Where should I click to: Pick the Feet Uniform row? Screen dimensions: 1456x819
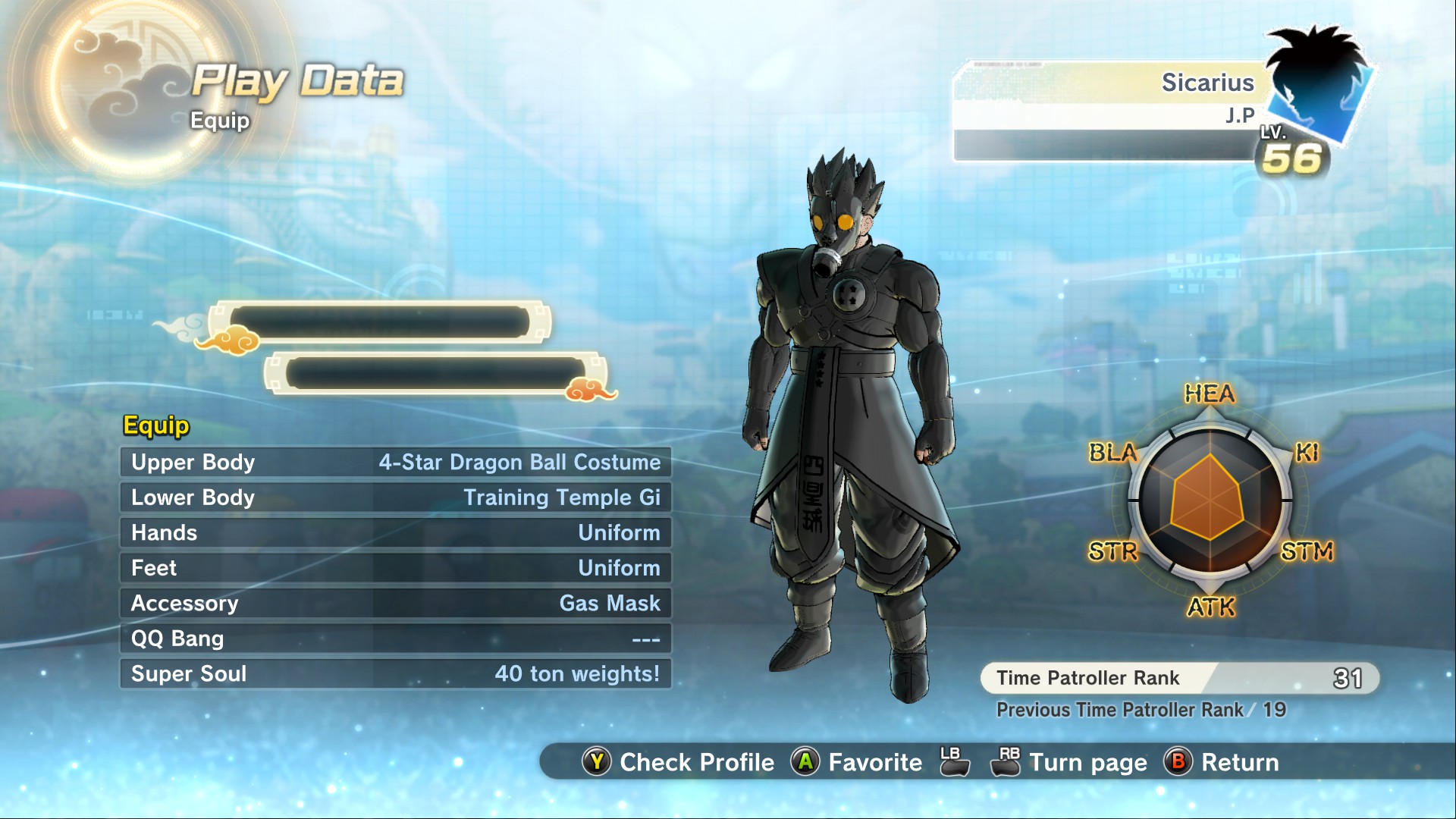(x=395, y=568)
